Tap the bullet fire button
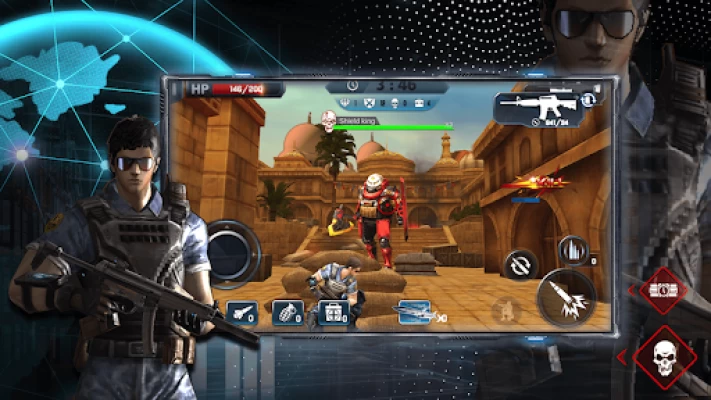Image resolution: width=711 pixels, height=400 pixels. point(566,297)
